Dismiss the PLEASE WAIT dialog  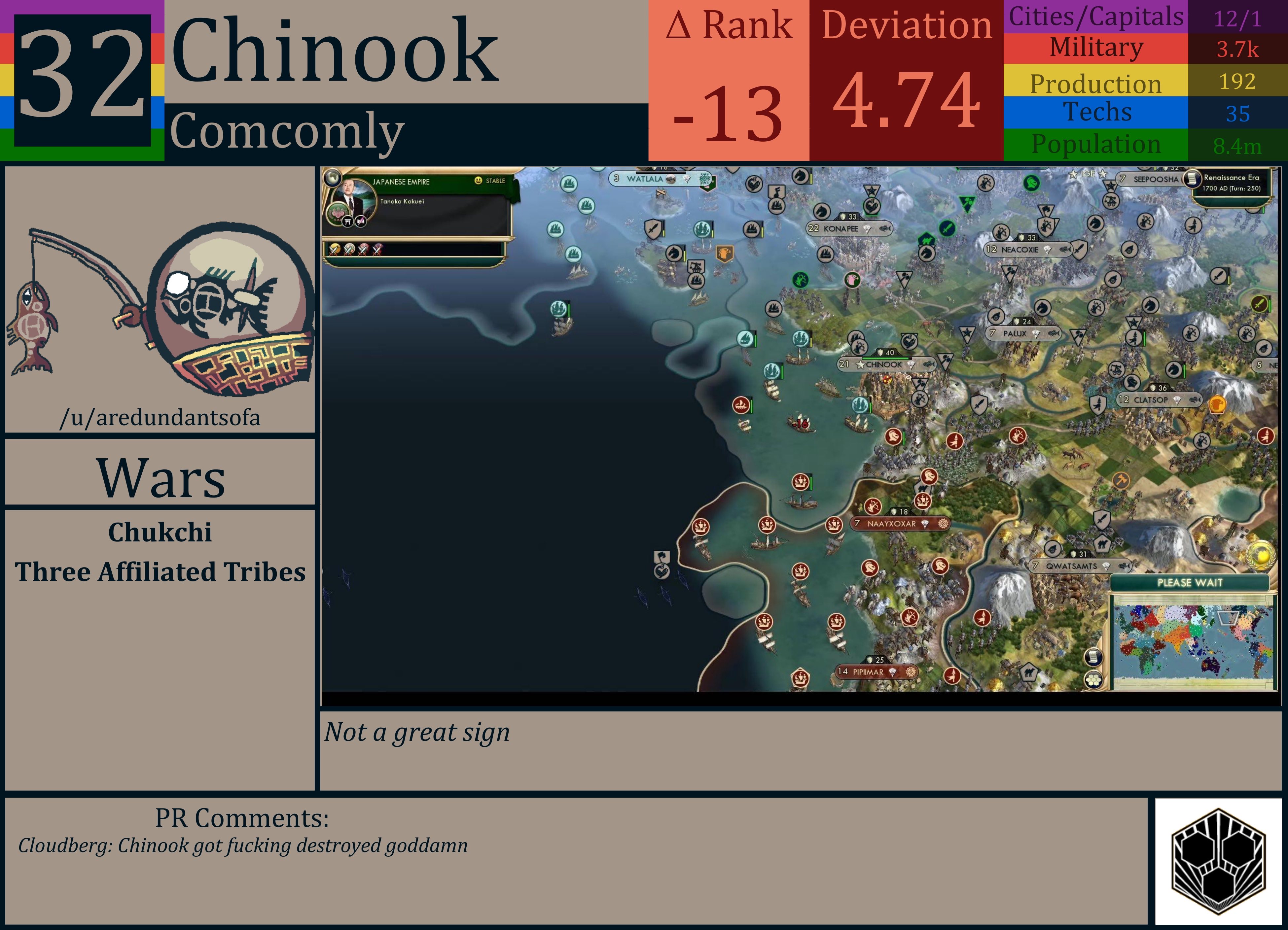pos(1190,583)
